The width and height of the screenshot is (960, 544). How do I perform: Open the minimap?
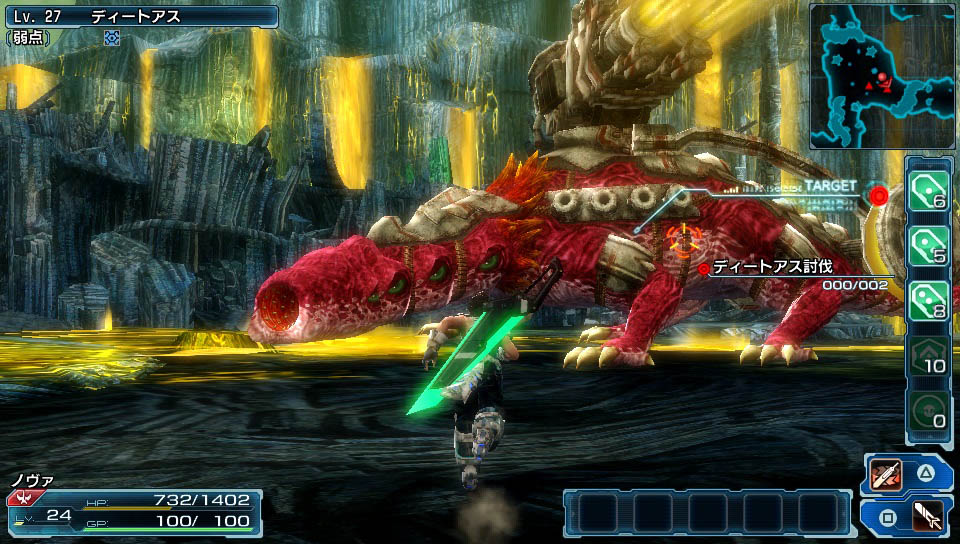[x=882, y=76]
